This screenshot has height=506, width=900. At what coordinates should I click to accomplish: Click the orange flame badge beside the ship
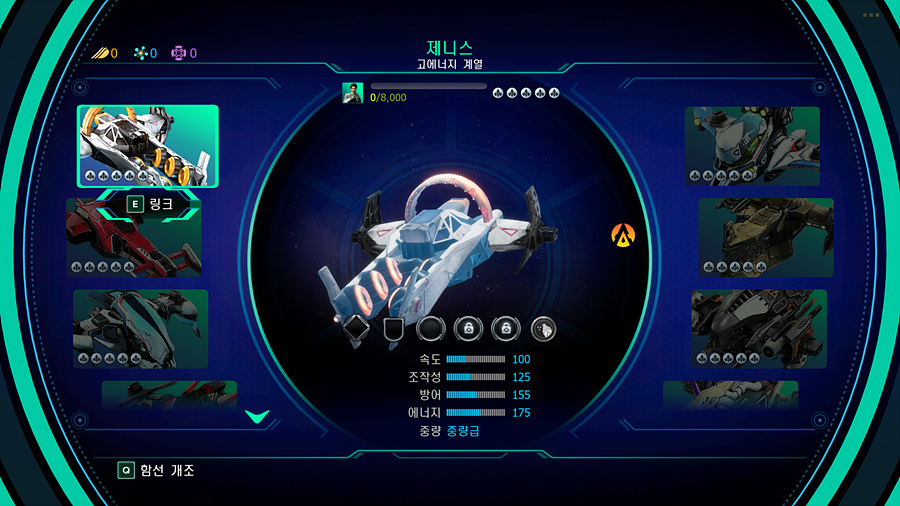coord(623,237)
